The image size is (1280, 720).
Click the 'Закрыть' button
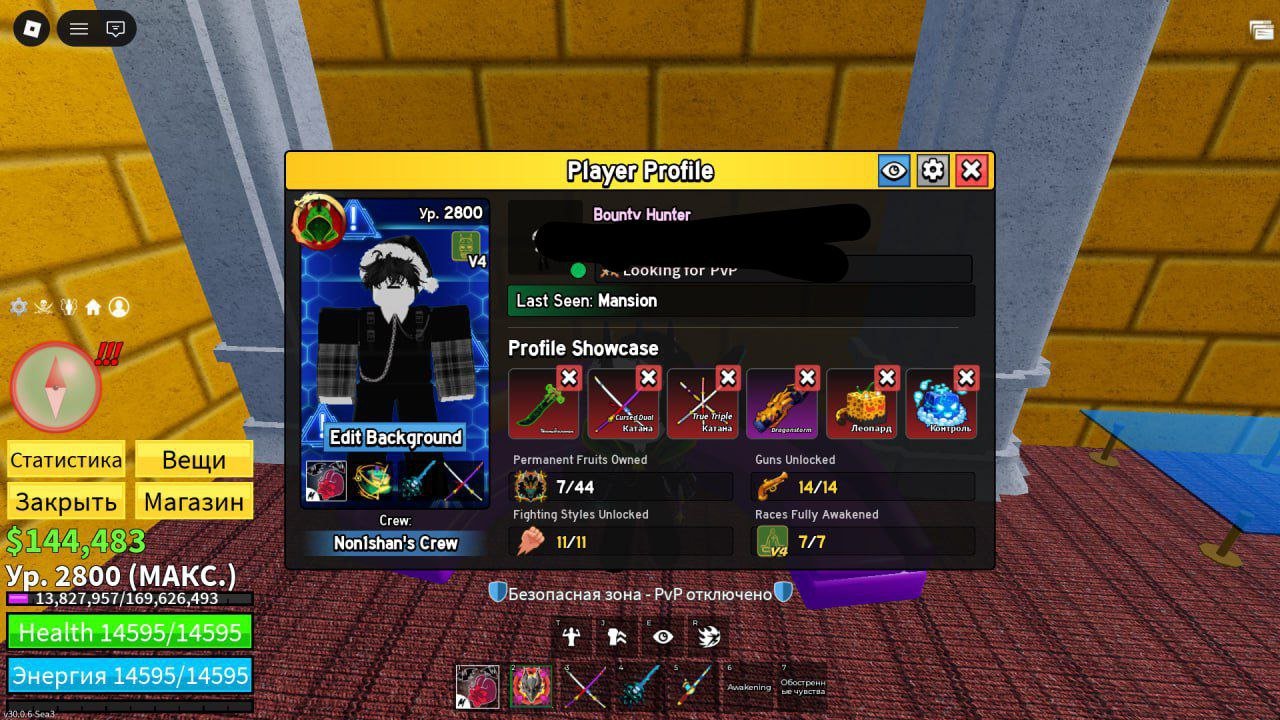point(65,500)
